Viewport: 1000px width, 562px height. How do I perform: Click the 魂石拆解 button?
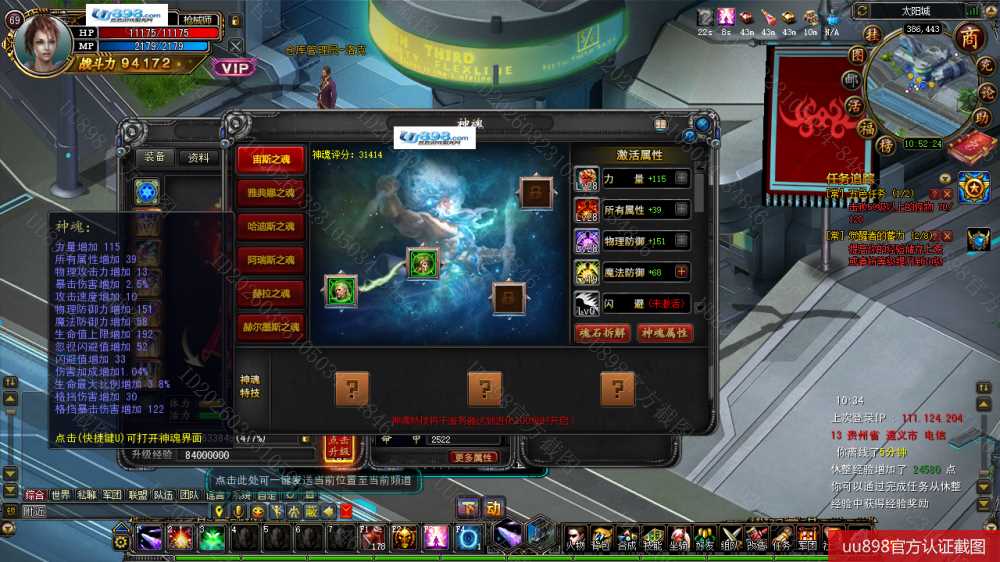tap(602, 333)
